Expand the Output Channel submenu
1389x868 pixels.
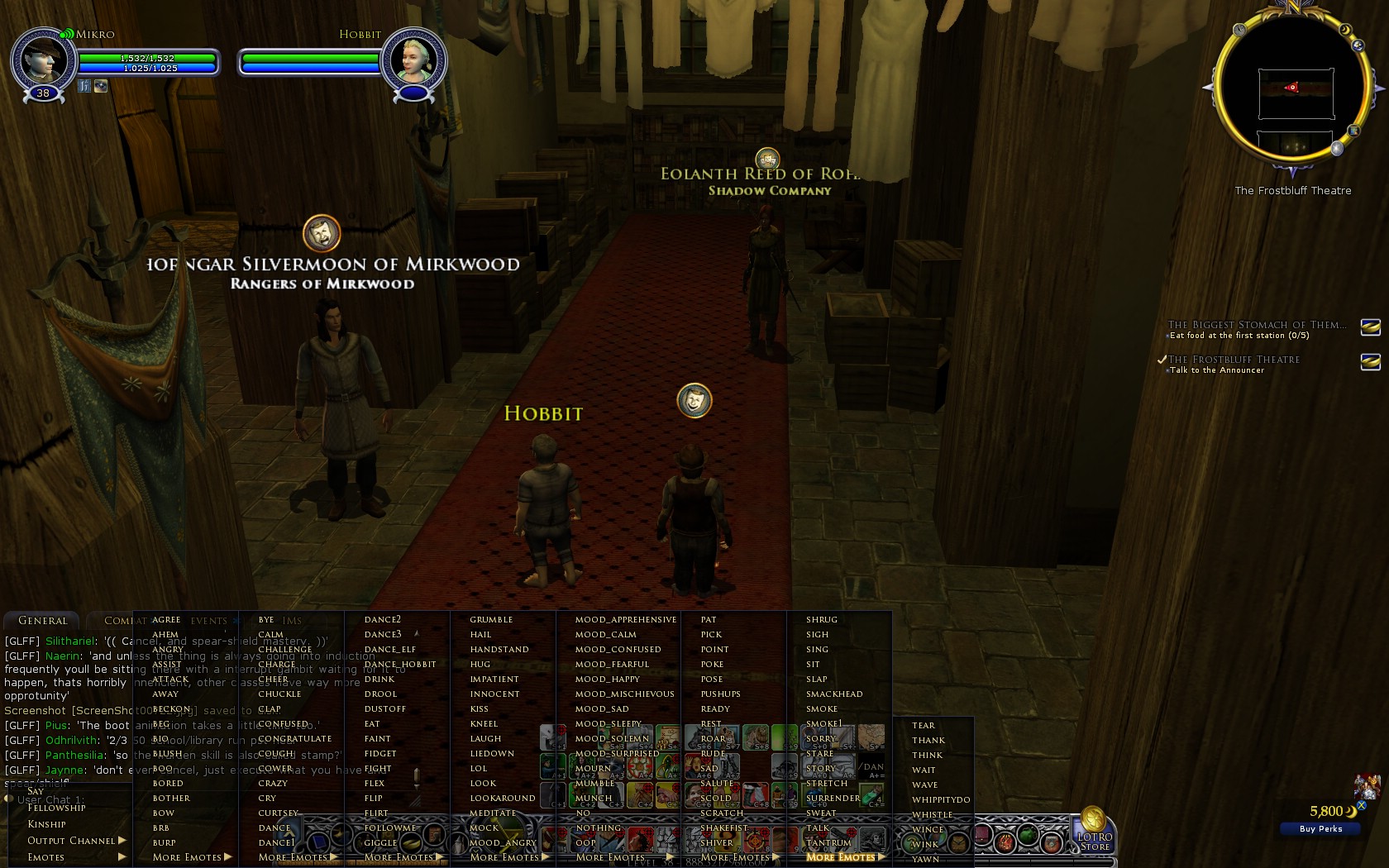click(121, 840)
